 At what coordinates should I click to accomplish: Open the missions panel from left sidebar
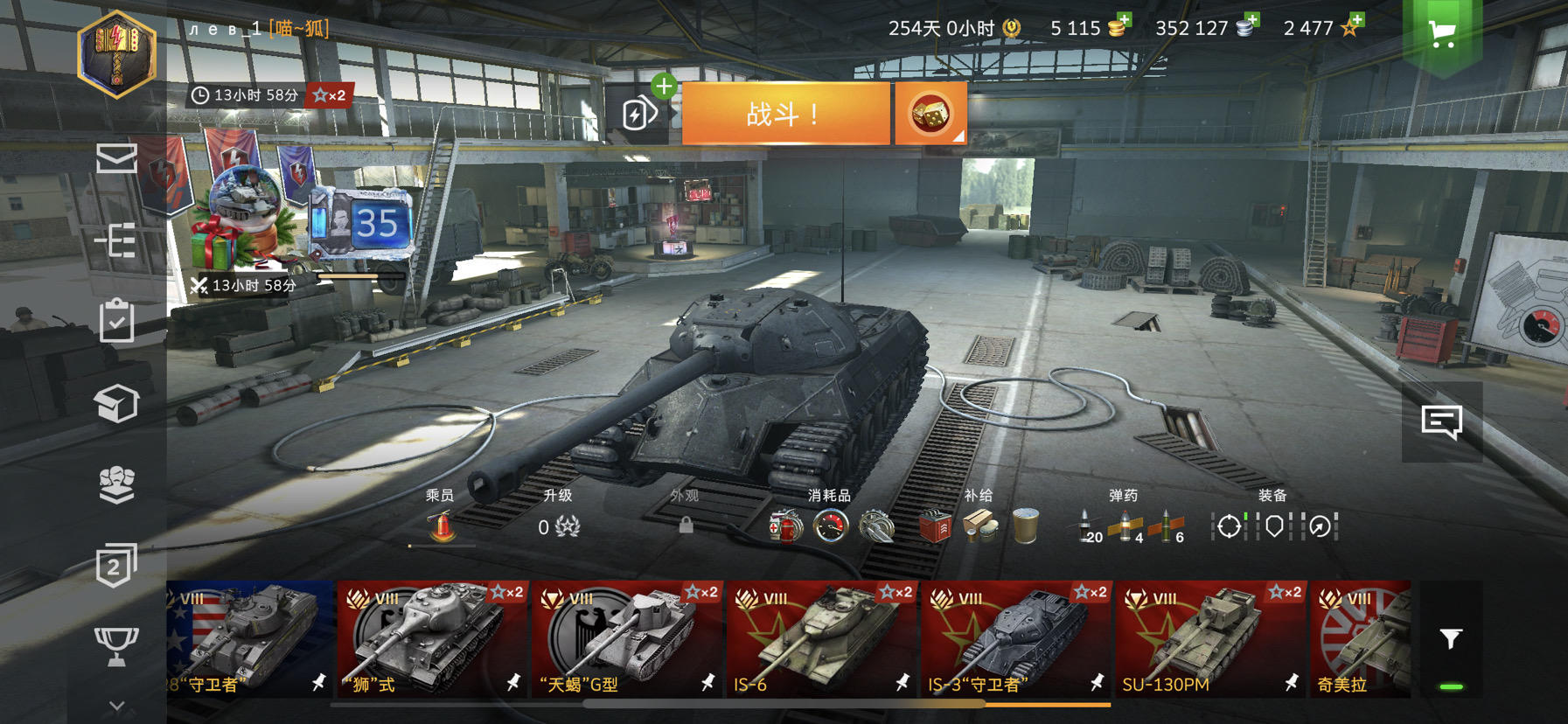click(118, 240)
